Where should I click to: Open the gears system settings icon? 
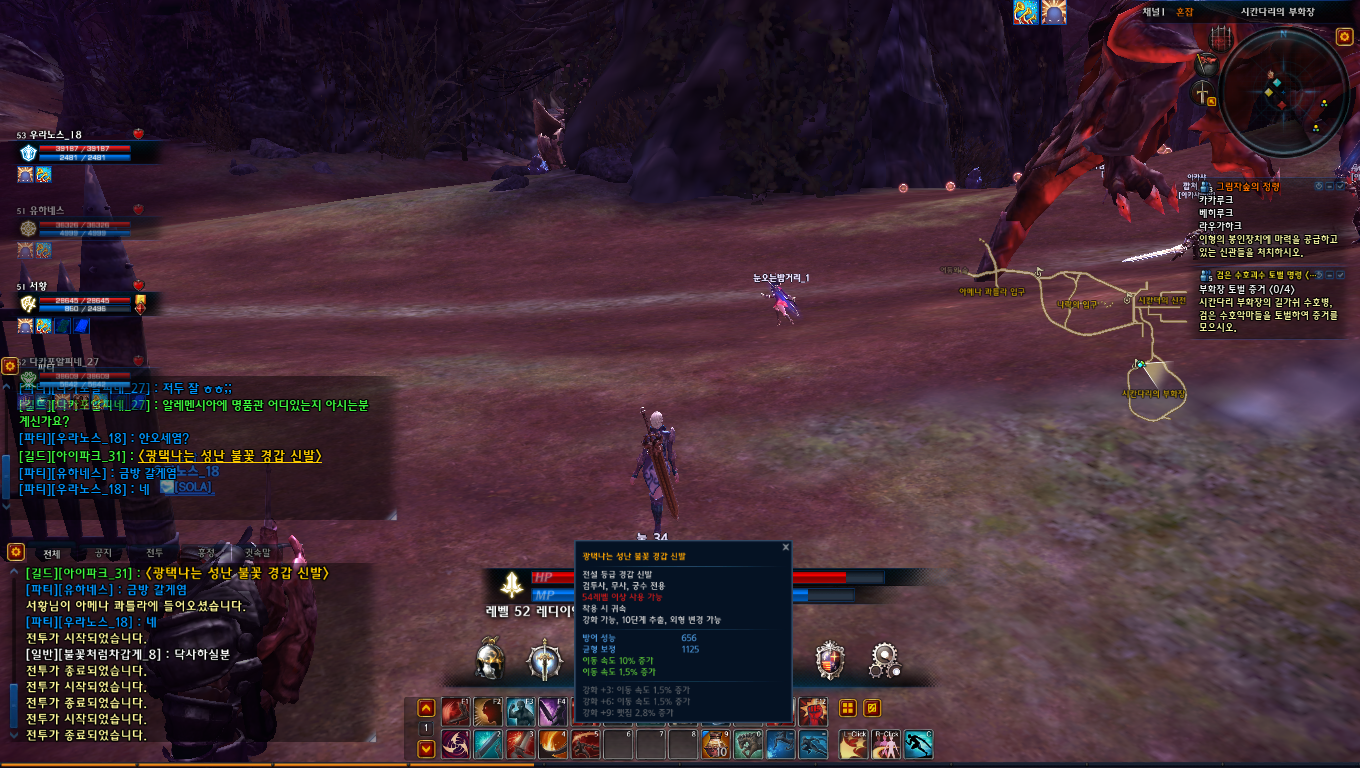884,660
